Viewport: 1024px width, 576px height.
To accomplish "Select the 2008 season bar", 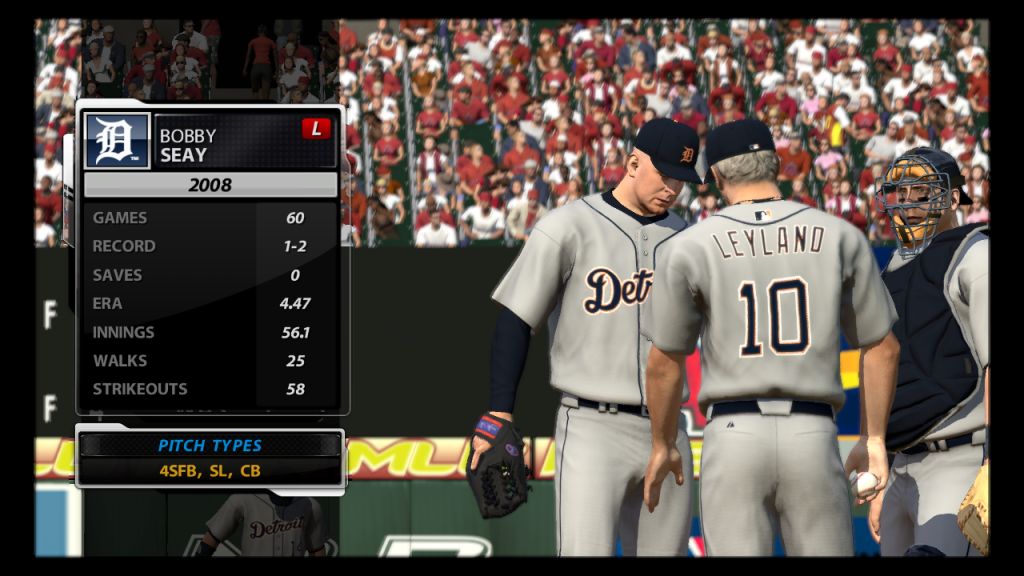I will click(x=210, y=185).
